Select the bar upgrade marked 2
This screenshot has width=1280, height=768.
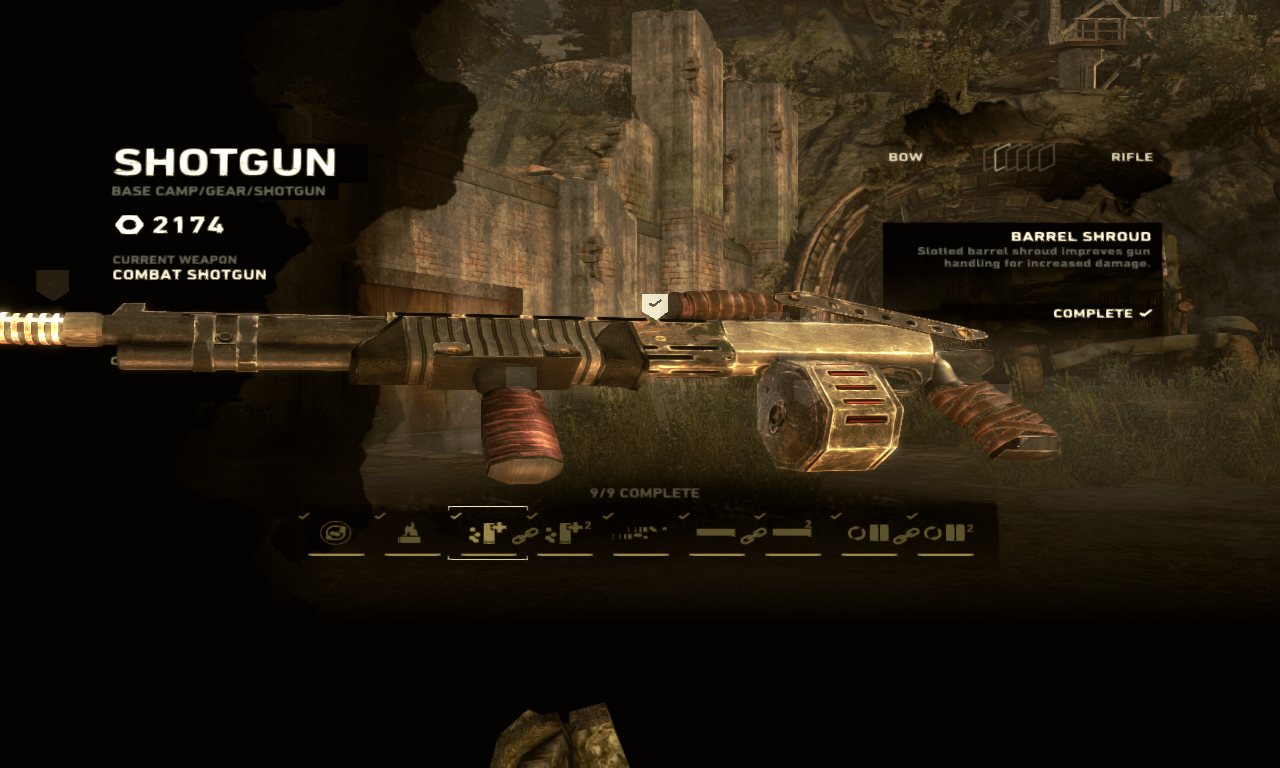tap(792, 534)
